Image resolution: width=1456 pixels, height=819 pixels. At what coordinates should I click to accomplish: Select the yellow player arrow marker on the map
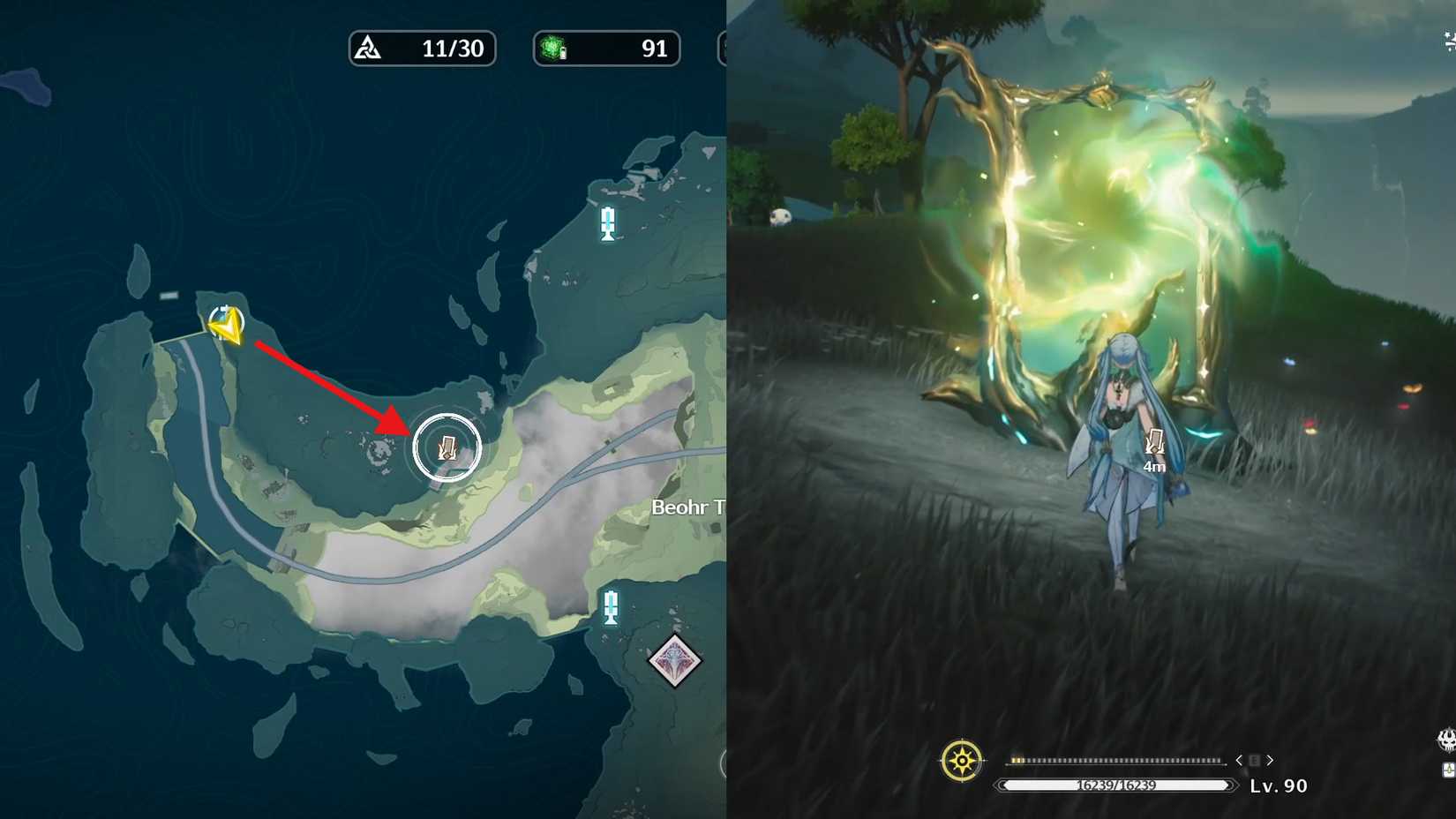(225, 328)
